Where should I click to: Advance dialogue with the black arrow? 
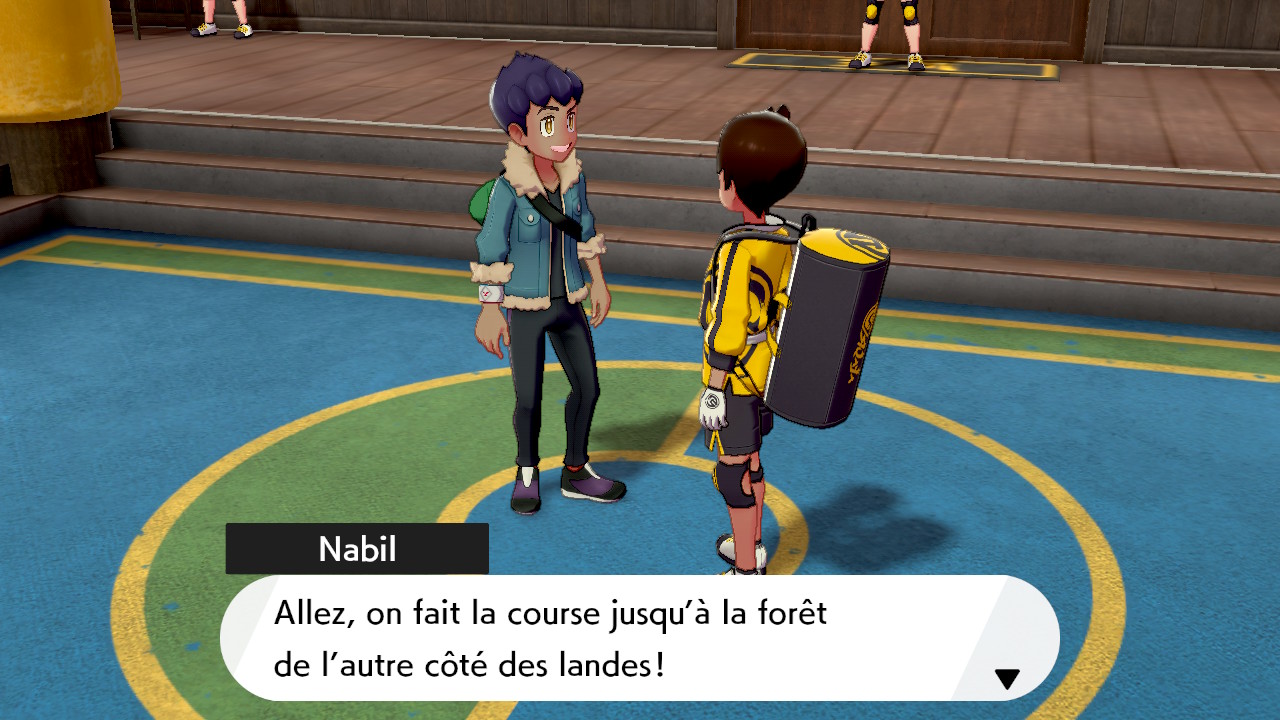[1007, 680]
